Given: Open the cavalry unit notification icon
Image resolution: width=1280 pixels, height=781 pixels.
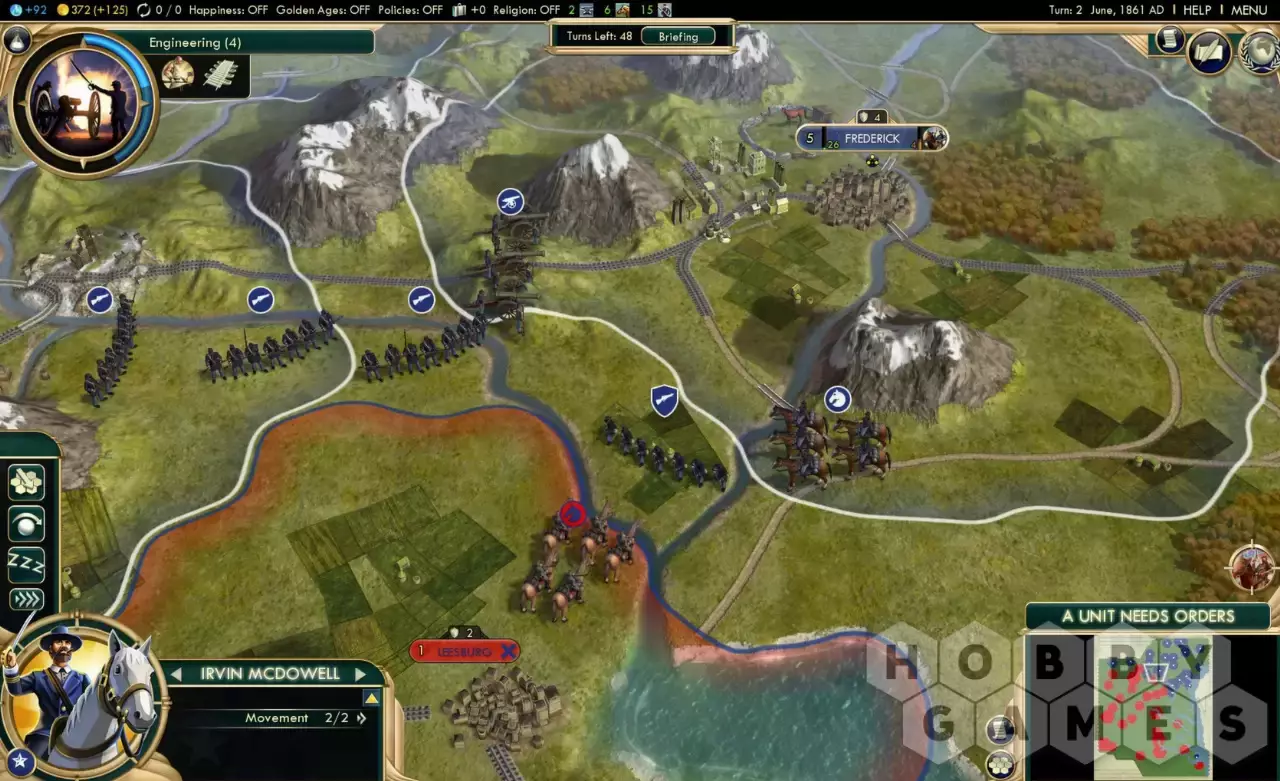Looking at the screenshot, I should coord(1252,568).
